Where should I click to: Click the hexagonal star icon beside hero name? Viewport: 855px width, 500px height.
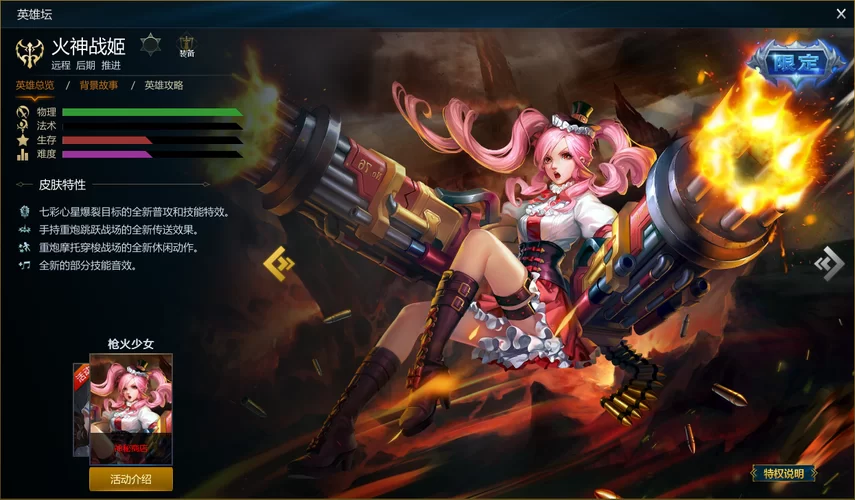(150, 44)
